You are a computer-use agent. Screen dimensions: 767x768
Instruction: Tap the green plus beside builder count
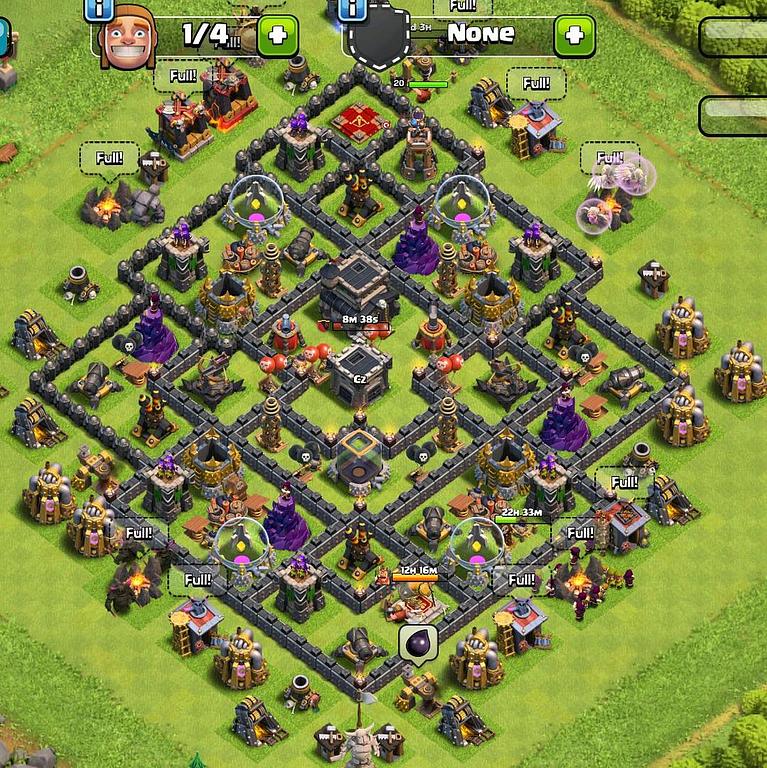point(277,37)
